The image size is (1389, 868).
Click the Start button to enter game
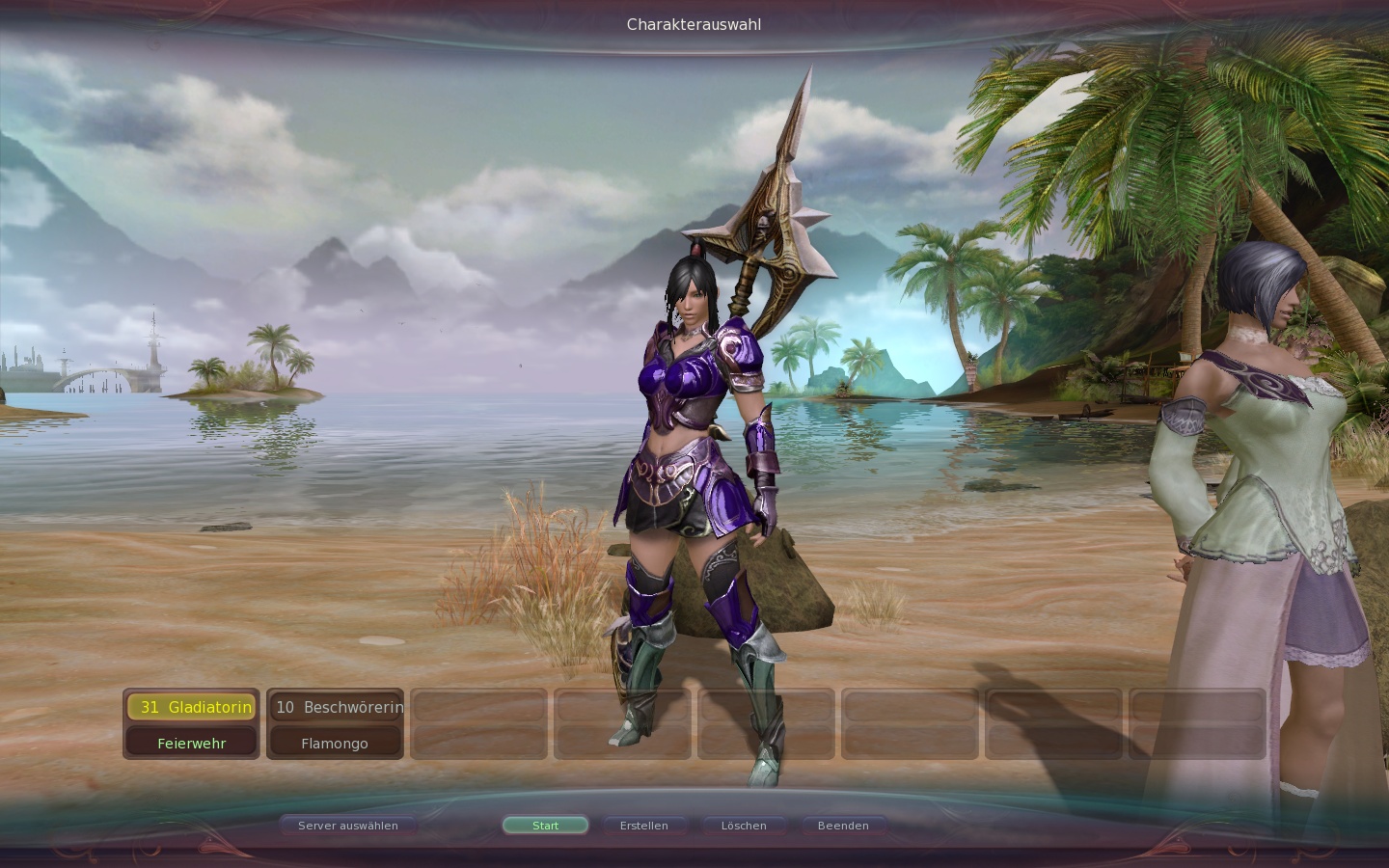(545, 826)
